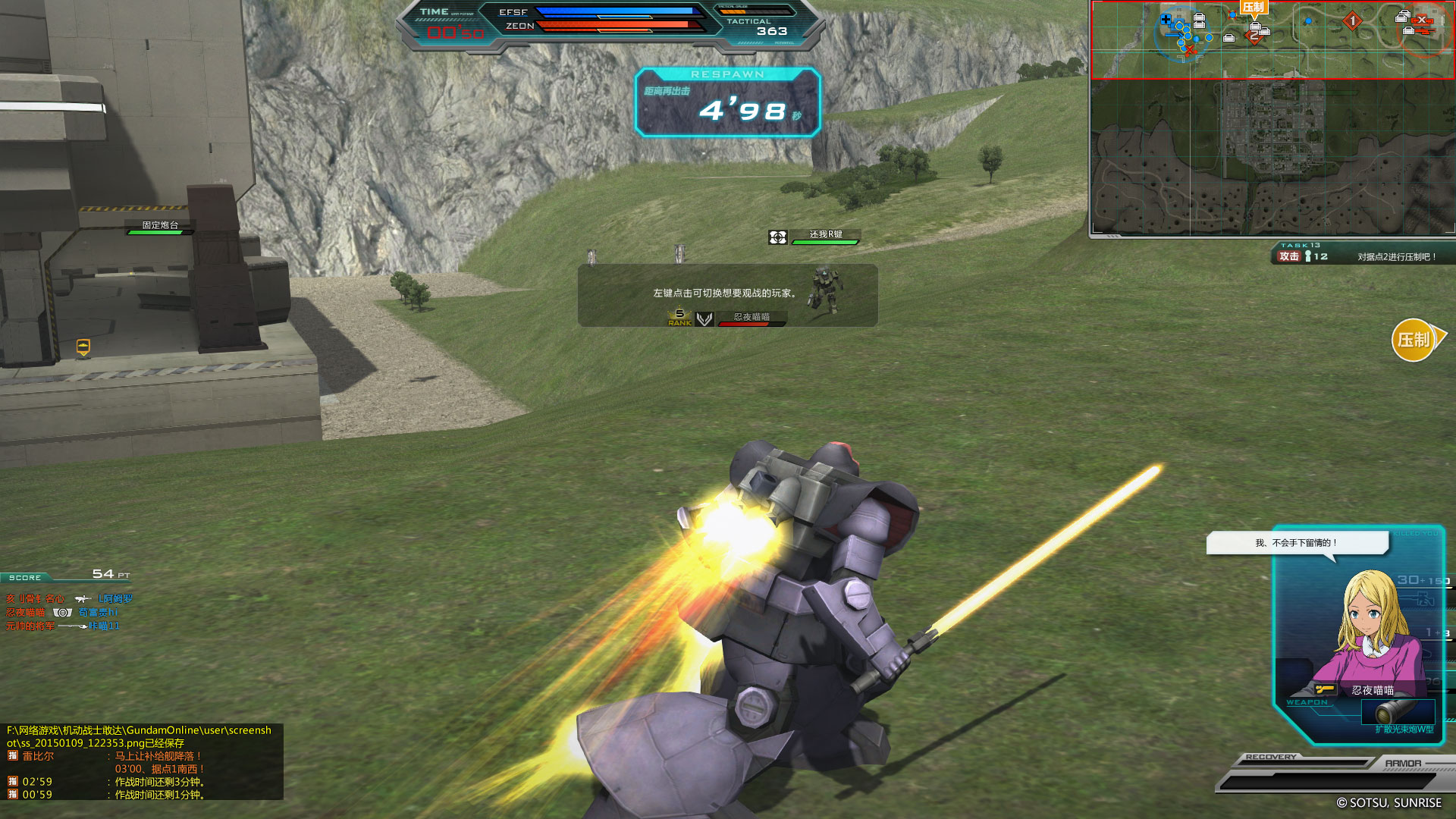The height and width of the screenshot is (819, 1456).
Task: Select the orange 压制 flag marker on minimap
Action: [x=1254, y=8]
